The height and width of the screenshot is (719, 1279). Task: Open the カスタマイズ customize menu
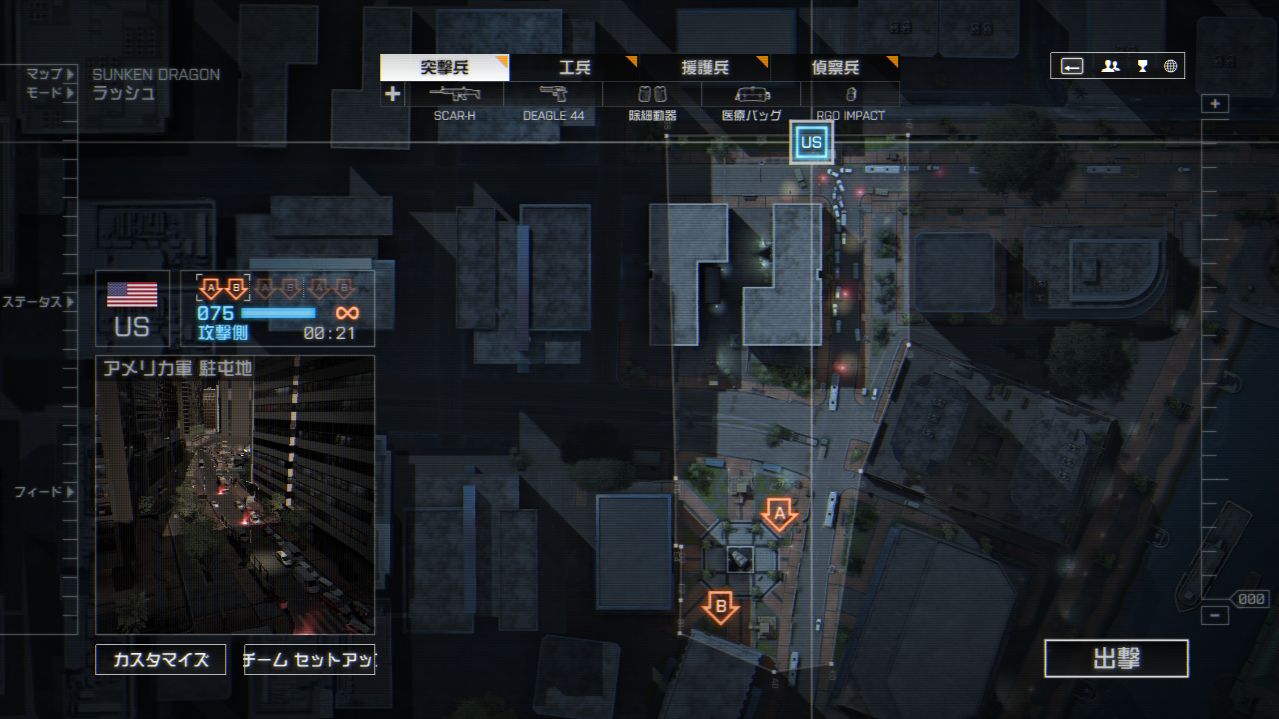[x=160, y=660]
